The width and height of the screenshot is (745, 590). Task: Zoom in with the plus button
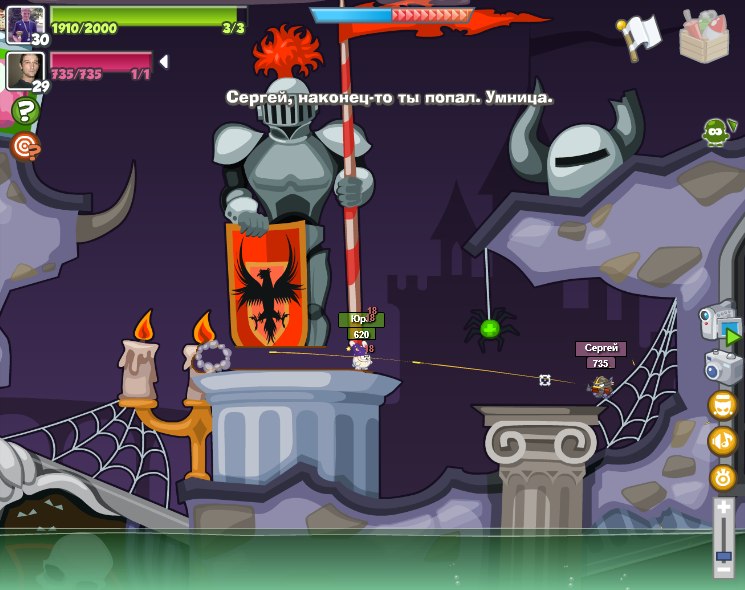tap(723, 508)
